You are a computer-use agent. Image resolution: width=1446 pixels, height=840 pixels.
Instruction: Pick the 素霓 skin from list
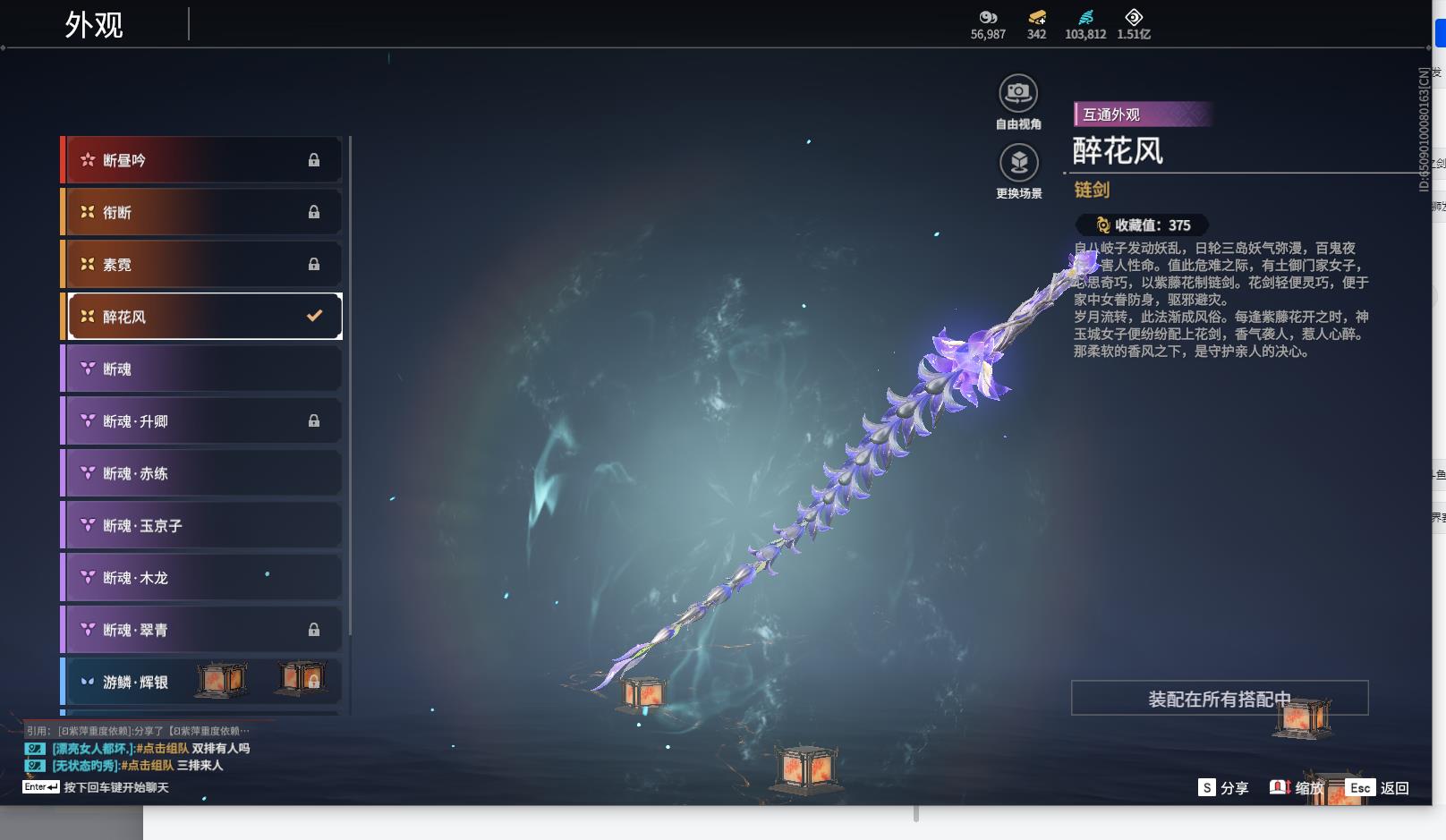[203, 265]
